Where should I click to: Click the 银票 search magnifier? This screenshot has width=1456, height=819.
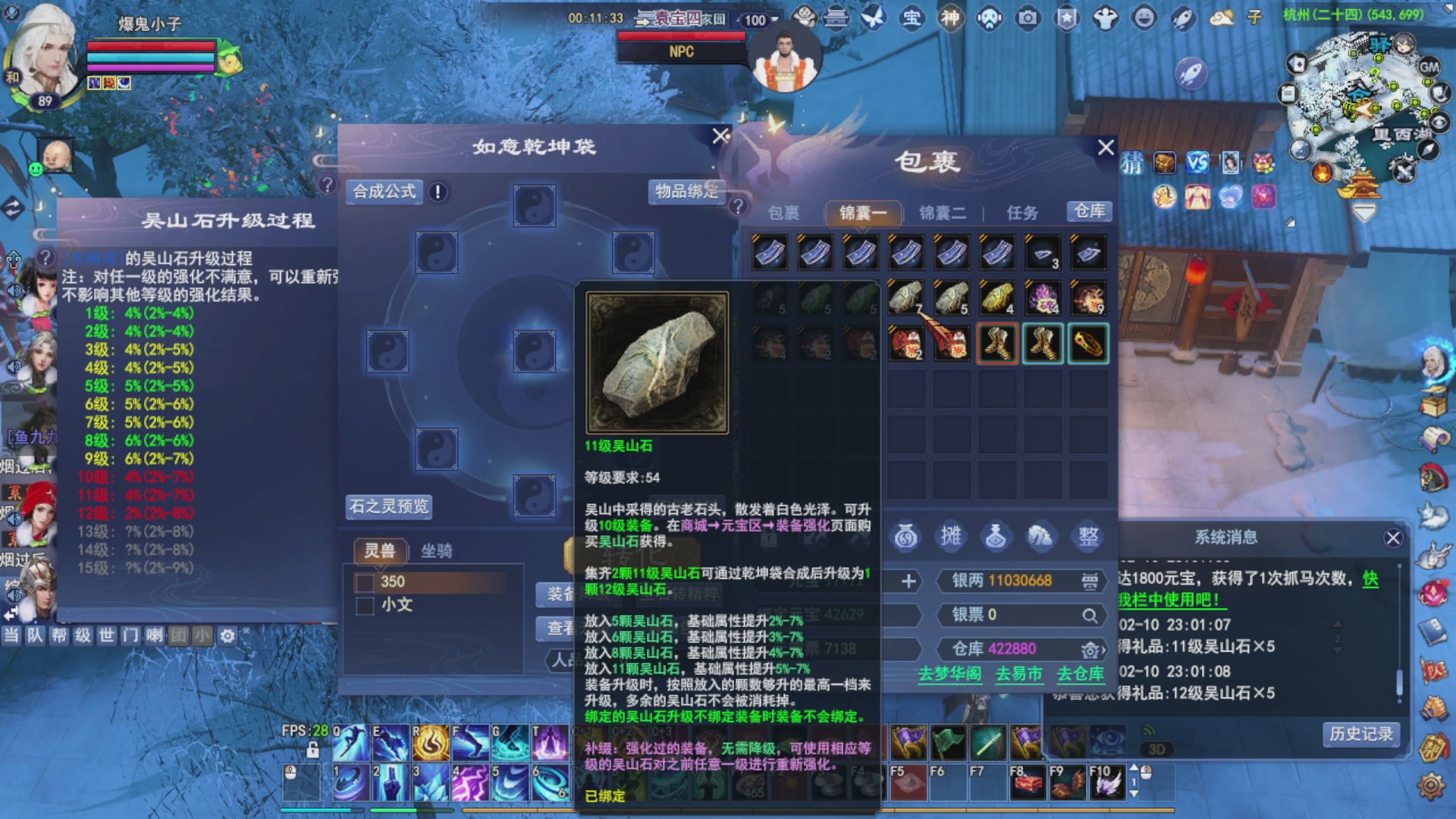click(x=1090, y=615)
